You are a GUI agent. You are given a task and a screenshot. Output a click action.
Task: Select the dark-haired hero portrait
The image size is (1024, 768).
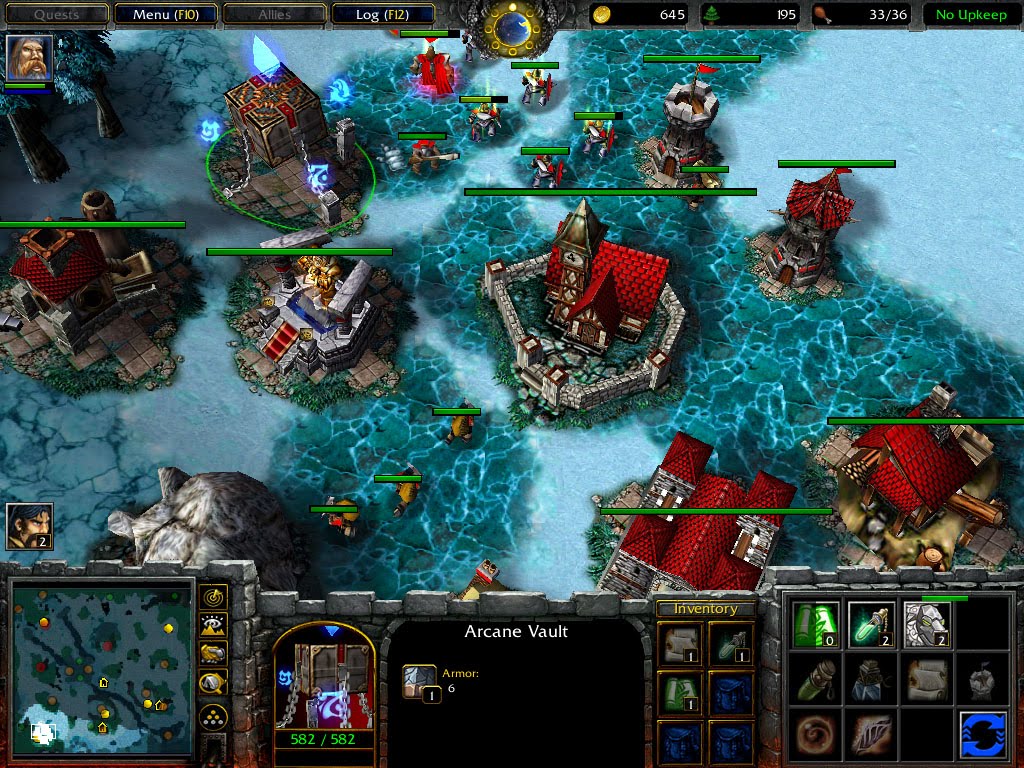29,526
